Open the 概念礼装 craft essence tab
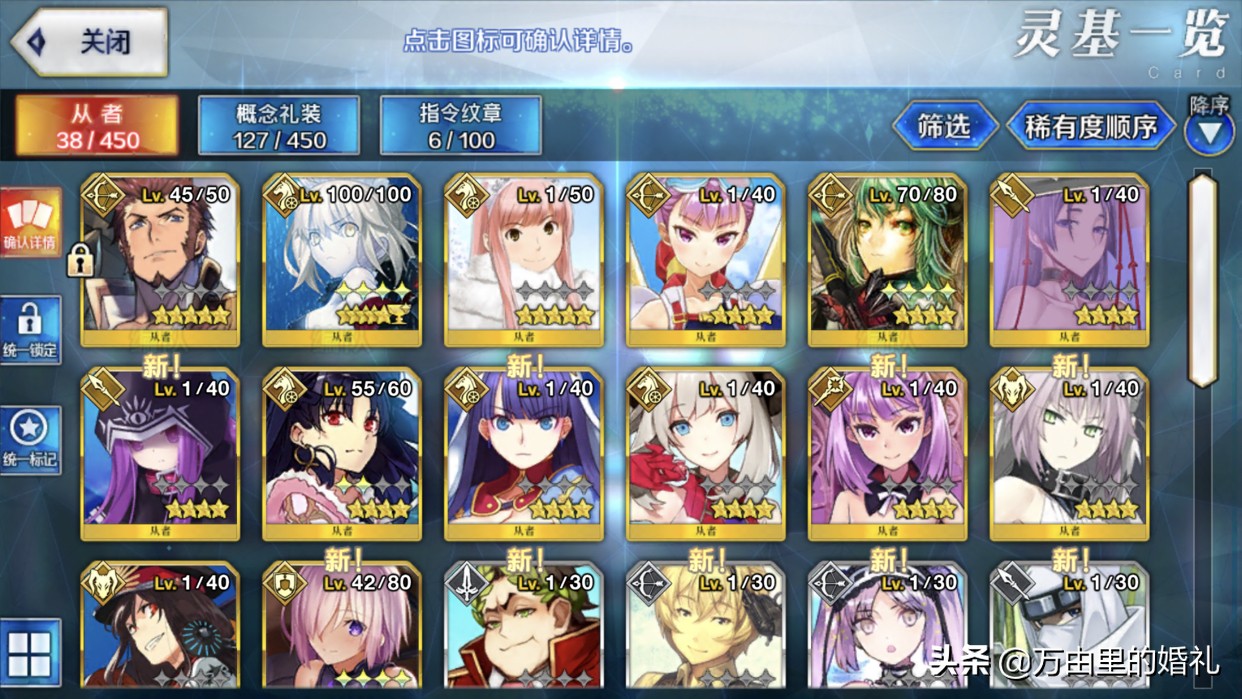Viewport: 1242px width, 699px height. [279, 126]
